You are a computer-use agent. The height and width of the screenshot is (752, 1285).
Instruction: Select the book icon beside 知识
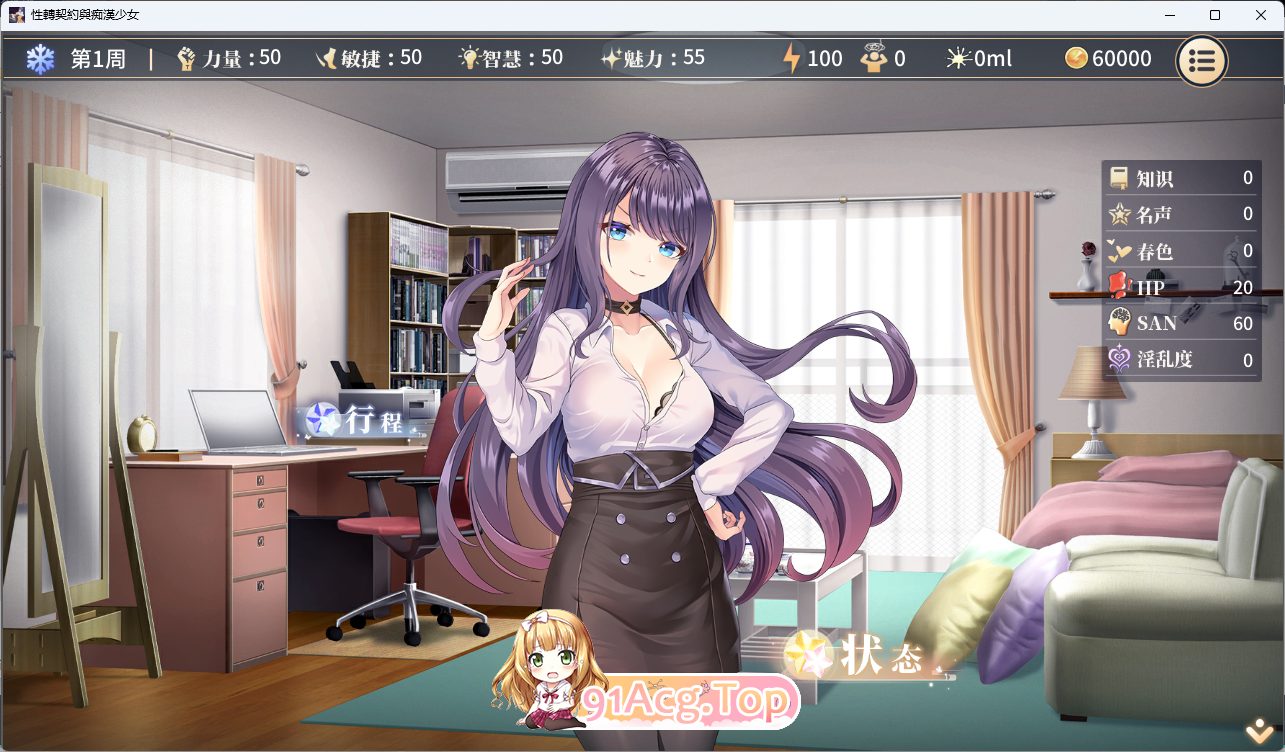pos(1119,177)
